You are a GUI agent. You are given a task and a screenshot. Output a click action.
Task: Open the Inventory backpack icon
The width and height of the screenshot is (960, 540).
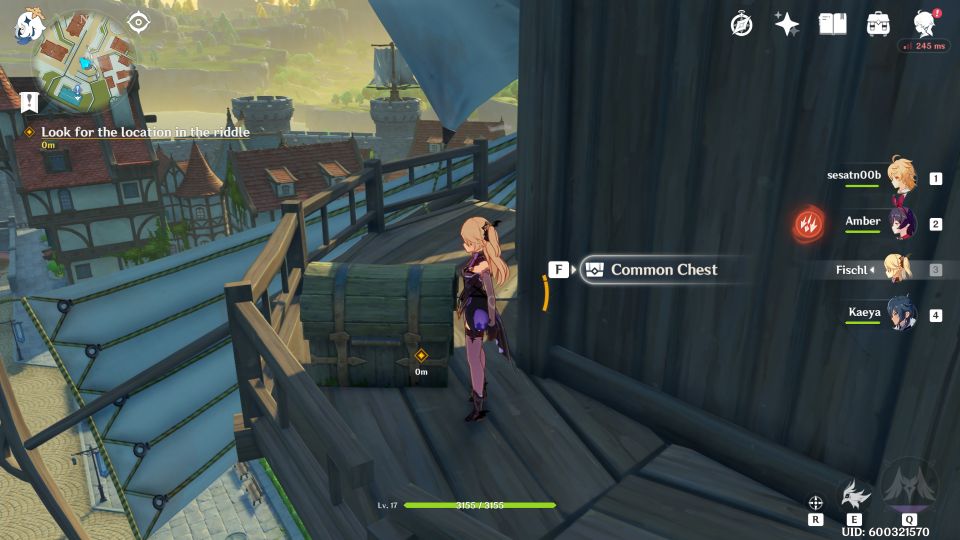(x=879, y=24)
